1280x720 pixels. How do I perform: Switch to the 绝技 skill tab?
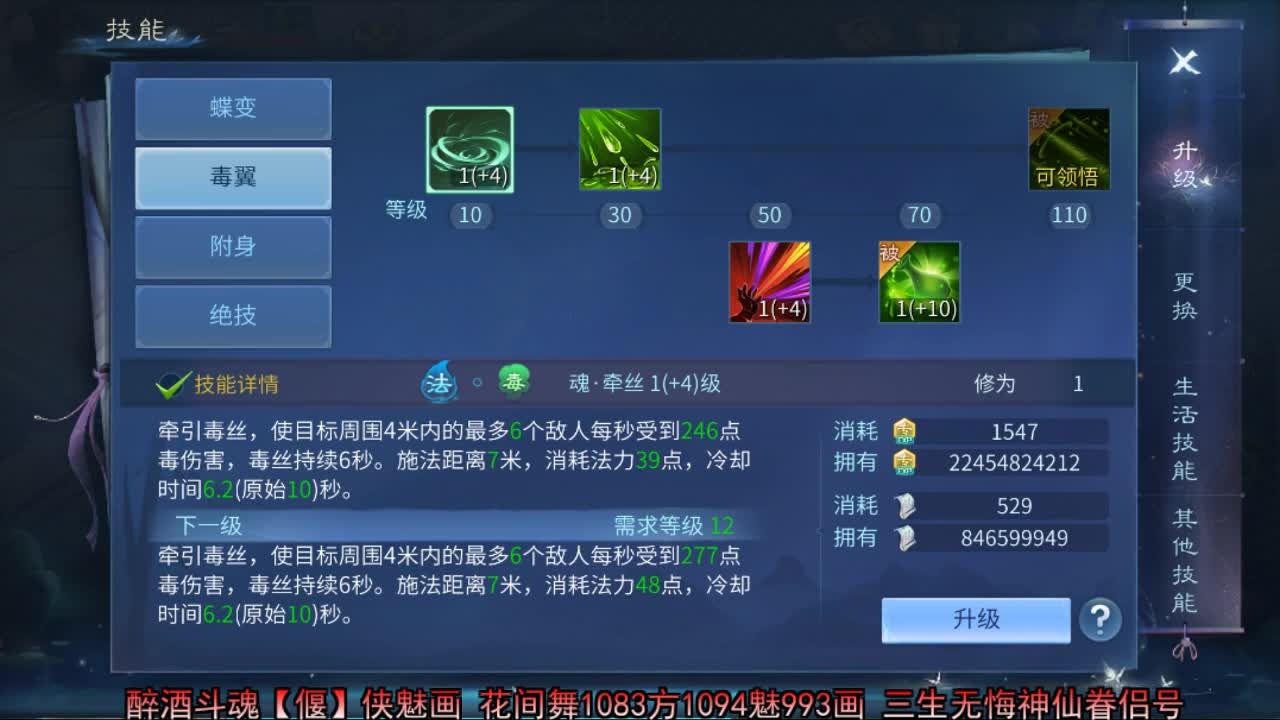(233, 316)
